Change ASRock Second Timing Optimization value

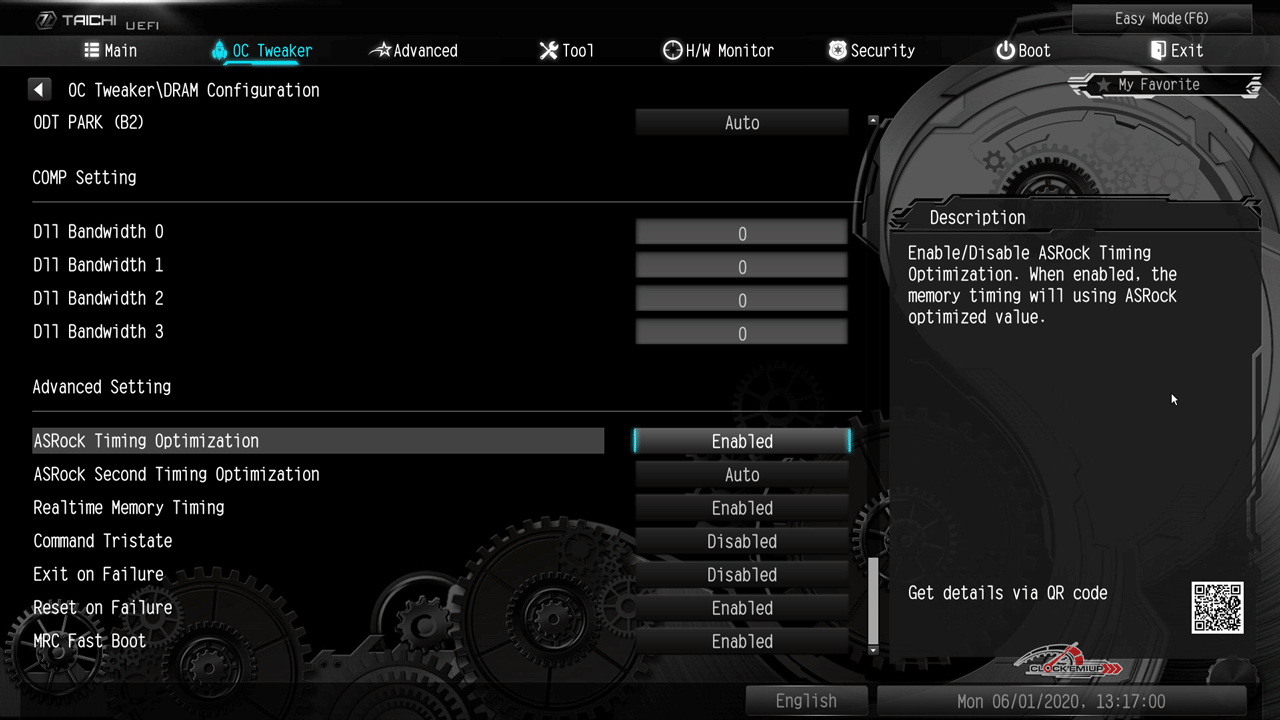click(742, 475)
